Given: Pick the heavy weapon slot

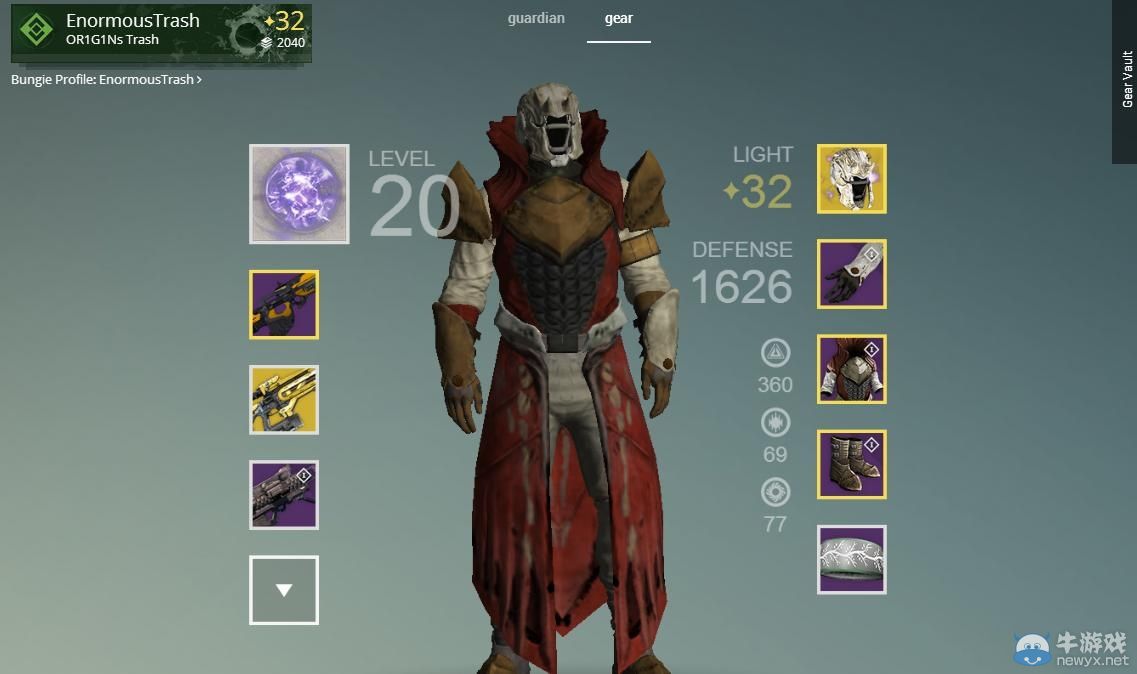Looking at the screenshot, I should [x=284, y=495].
